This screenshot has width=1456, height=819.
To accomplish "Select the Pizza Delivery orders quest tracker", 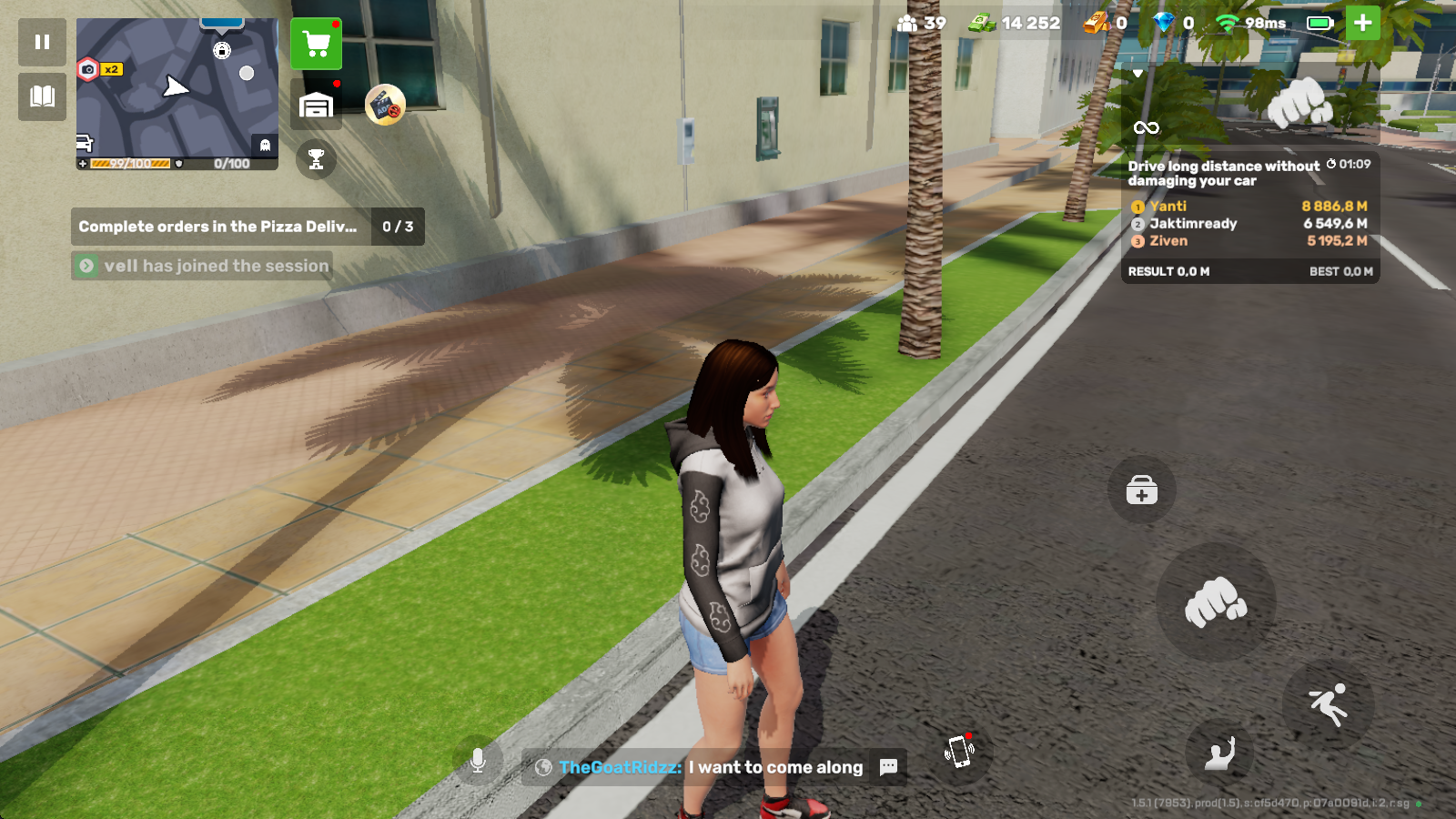I will (x=247, y=227).
